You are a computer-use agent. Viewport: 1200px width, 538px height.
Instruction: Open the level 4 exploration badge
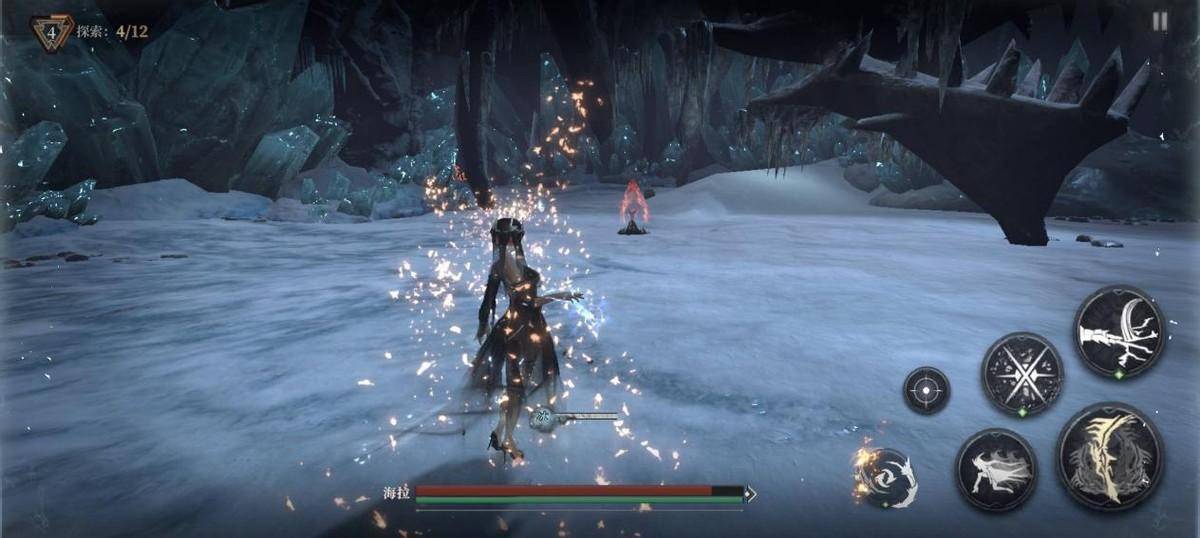(51, 32)
